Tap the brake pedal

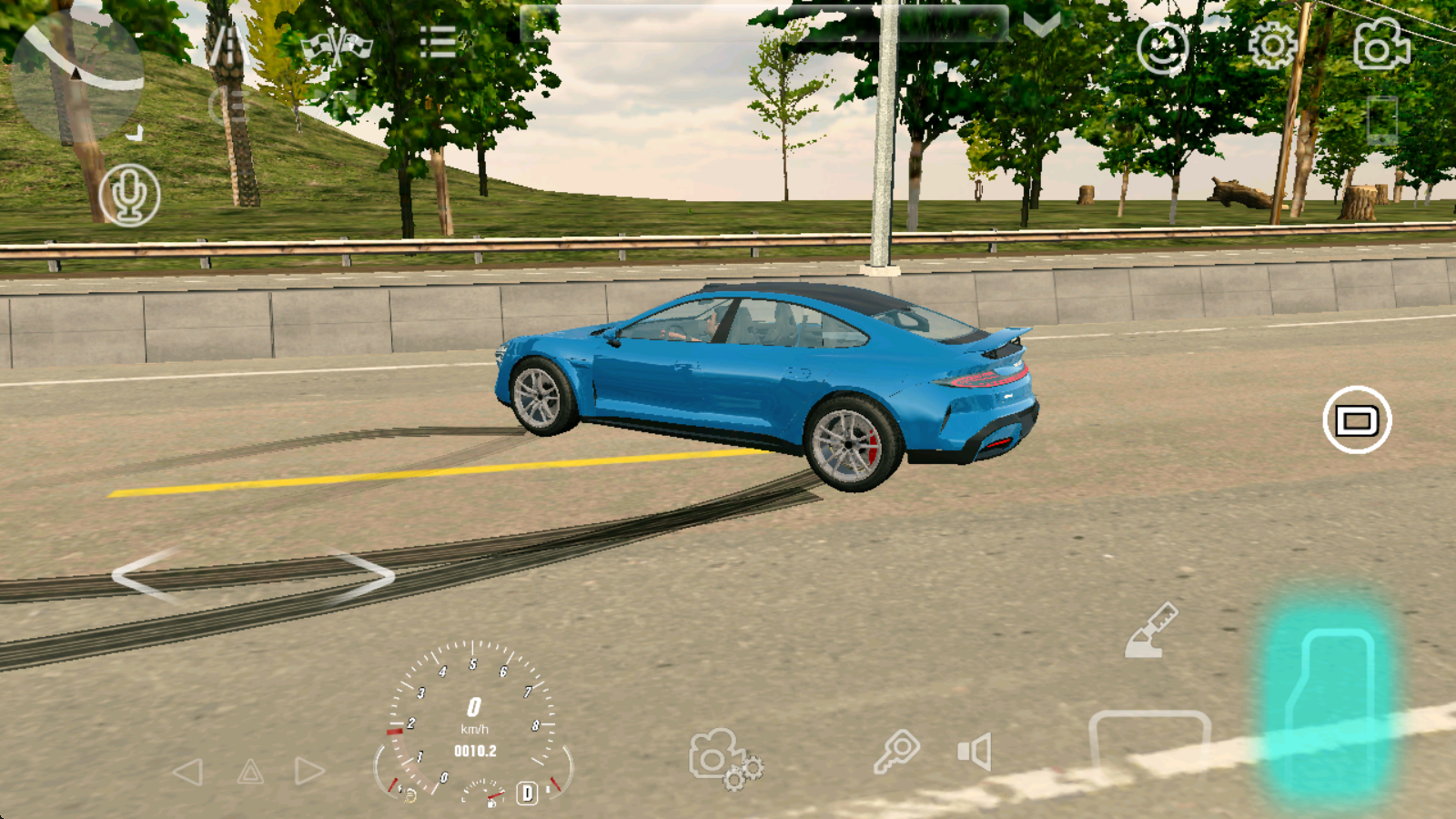[1149, 742]
